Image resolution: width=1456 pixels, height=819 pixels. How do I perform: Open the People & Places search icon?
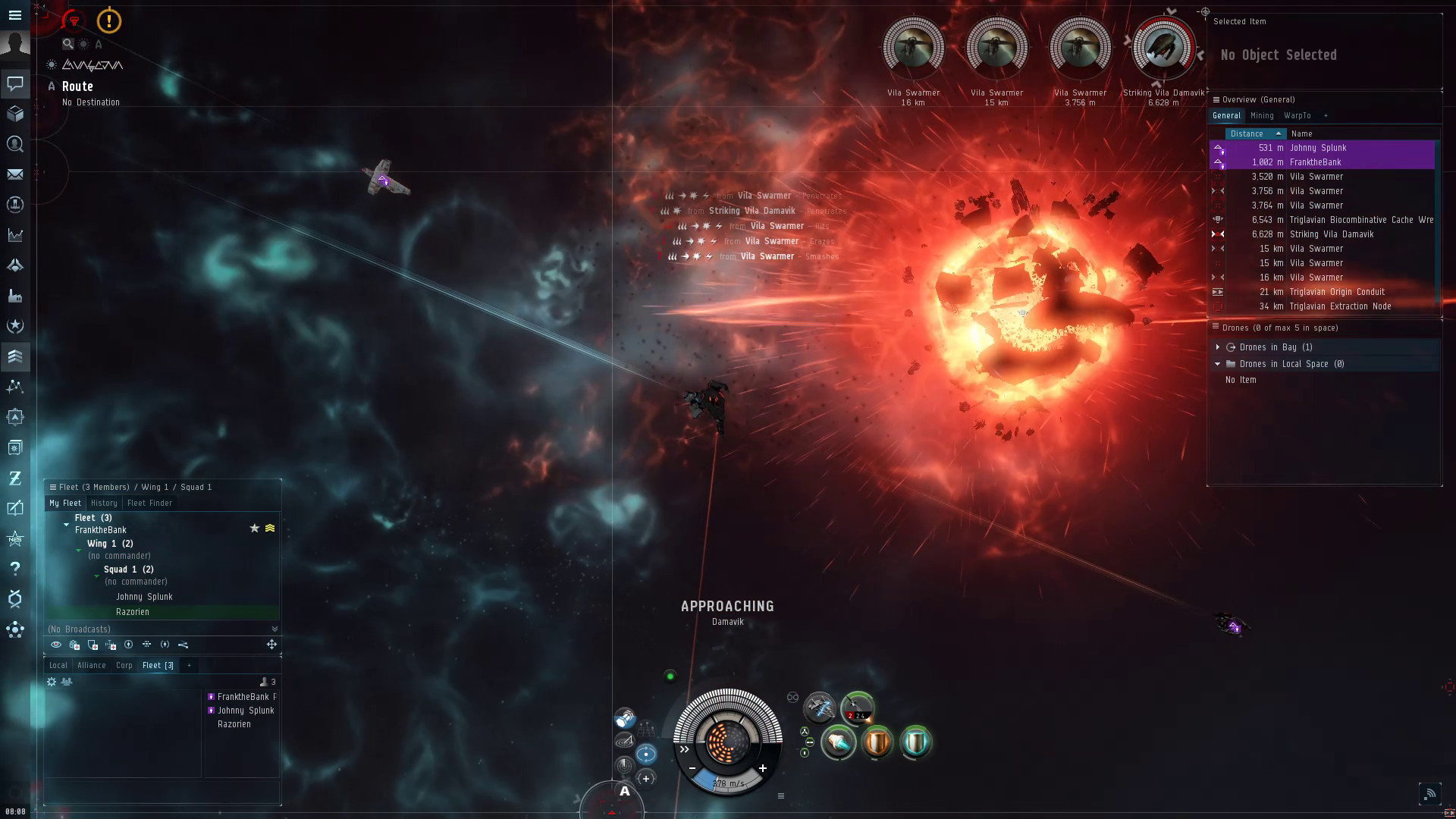pos(15,145)
